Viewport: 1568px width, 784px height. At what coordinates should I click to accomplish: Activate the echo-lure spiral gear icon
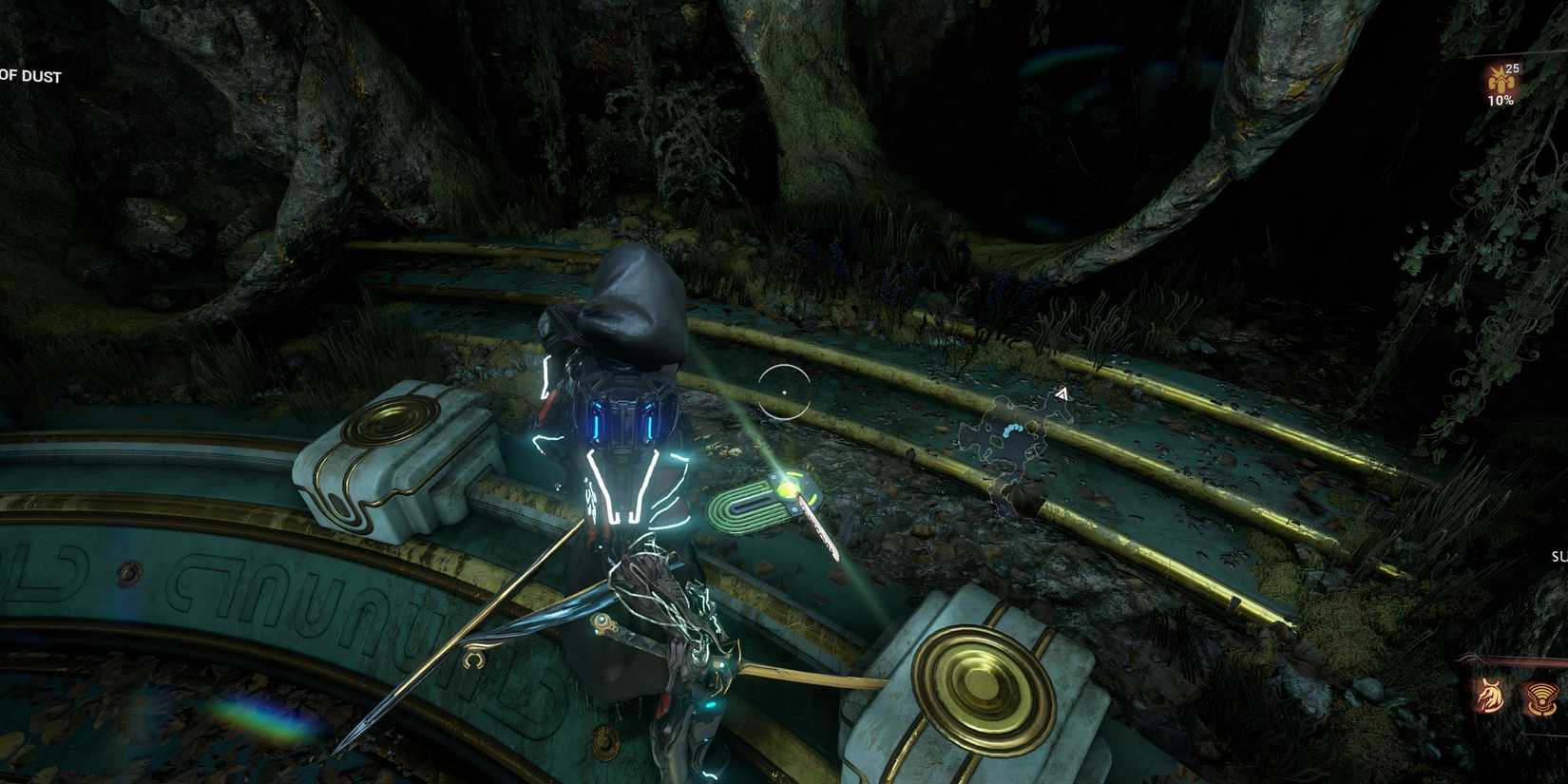pyautogui.click(x=1541, y=697)
